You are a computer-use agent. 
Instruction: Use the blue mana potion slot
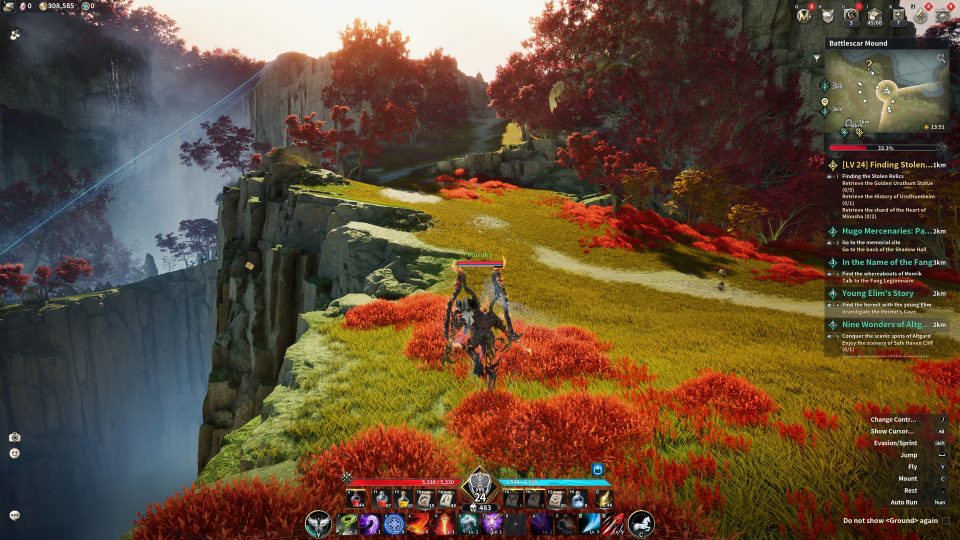click(x=577, y=497)
